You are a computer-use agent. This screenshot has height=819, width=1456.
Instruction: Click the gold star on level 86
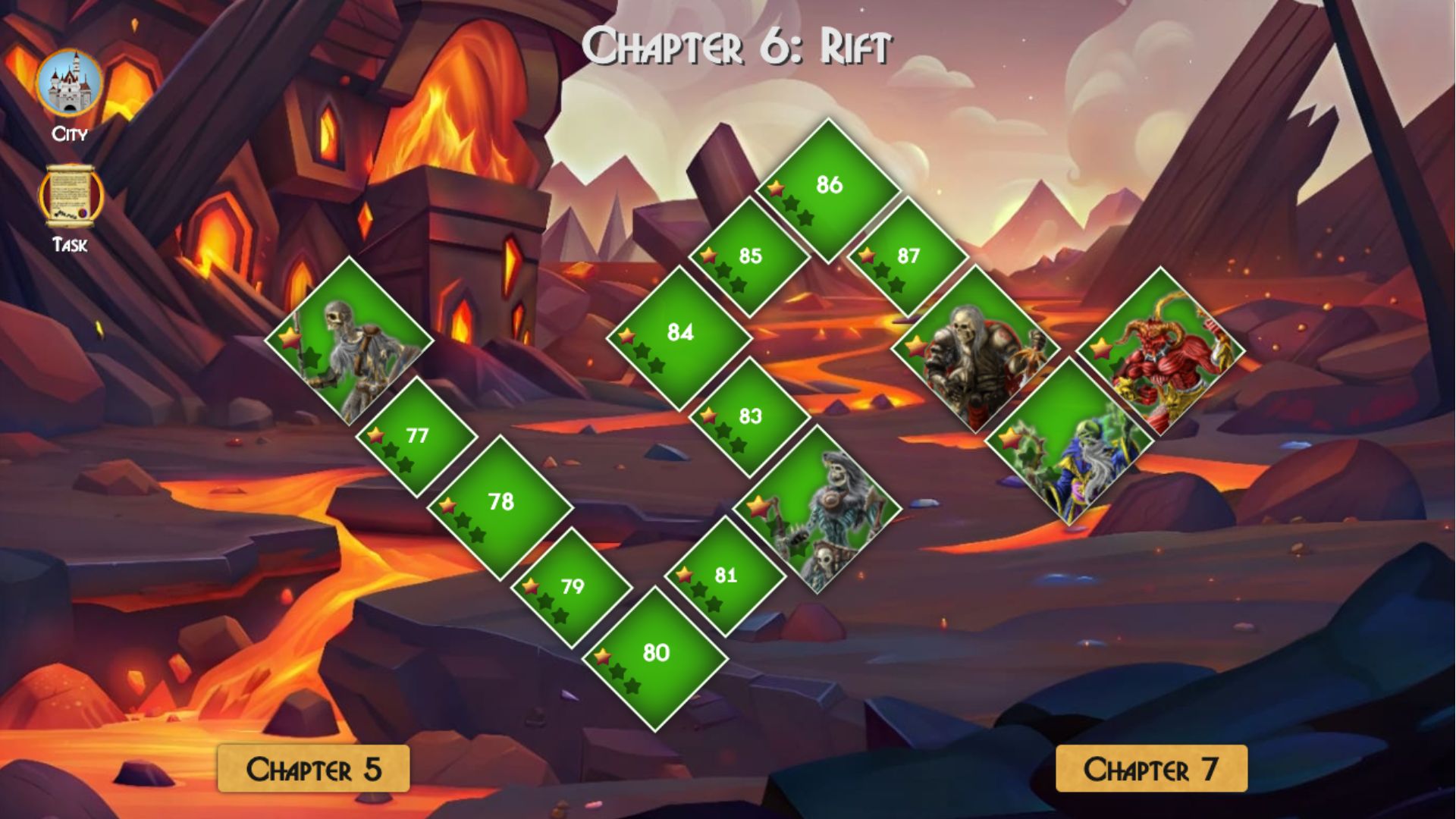[777, 187]
